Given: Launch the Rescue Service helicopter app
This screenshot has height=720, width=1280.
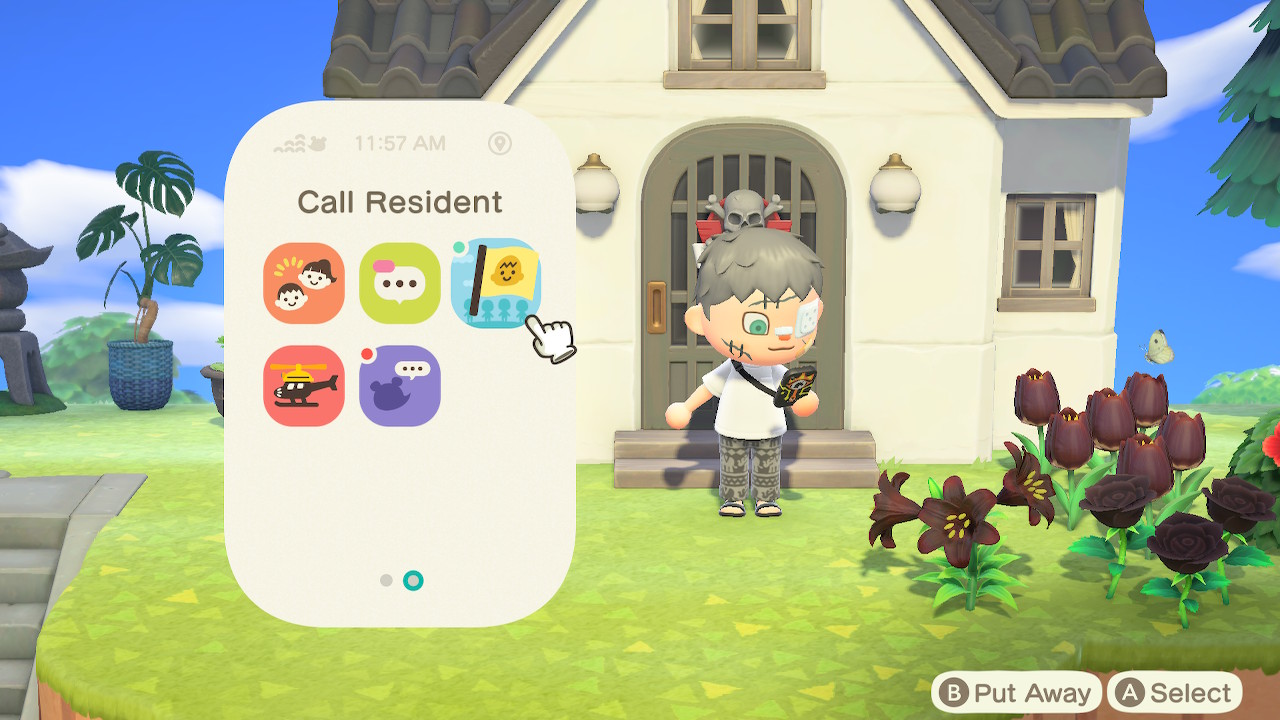Looking at the screenshot, I should 303,386.
